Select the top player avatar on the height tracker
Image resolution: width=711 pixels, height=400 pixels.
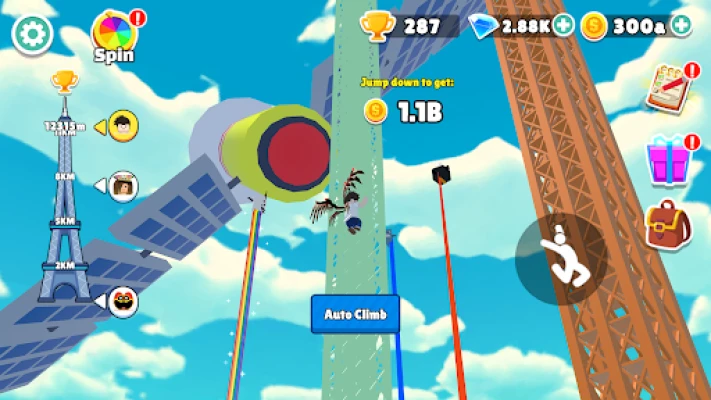(122, 125)
